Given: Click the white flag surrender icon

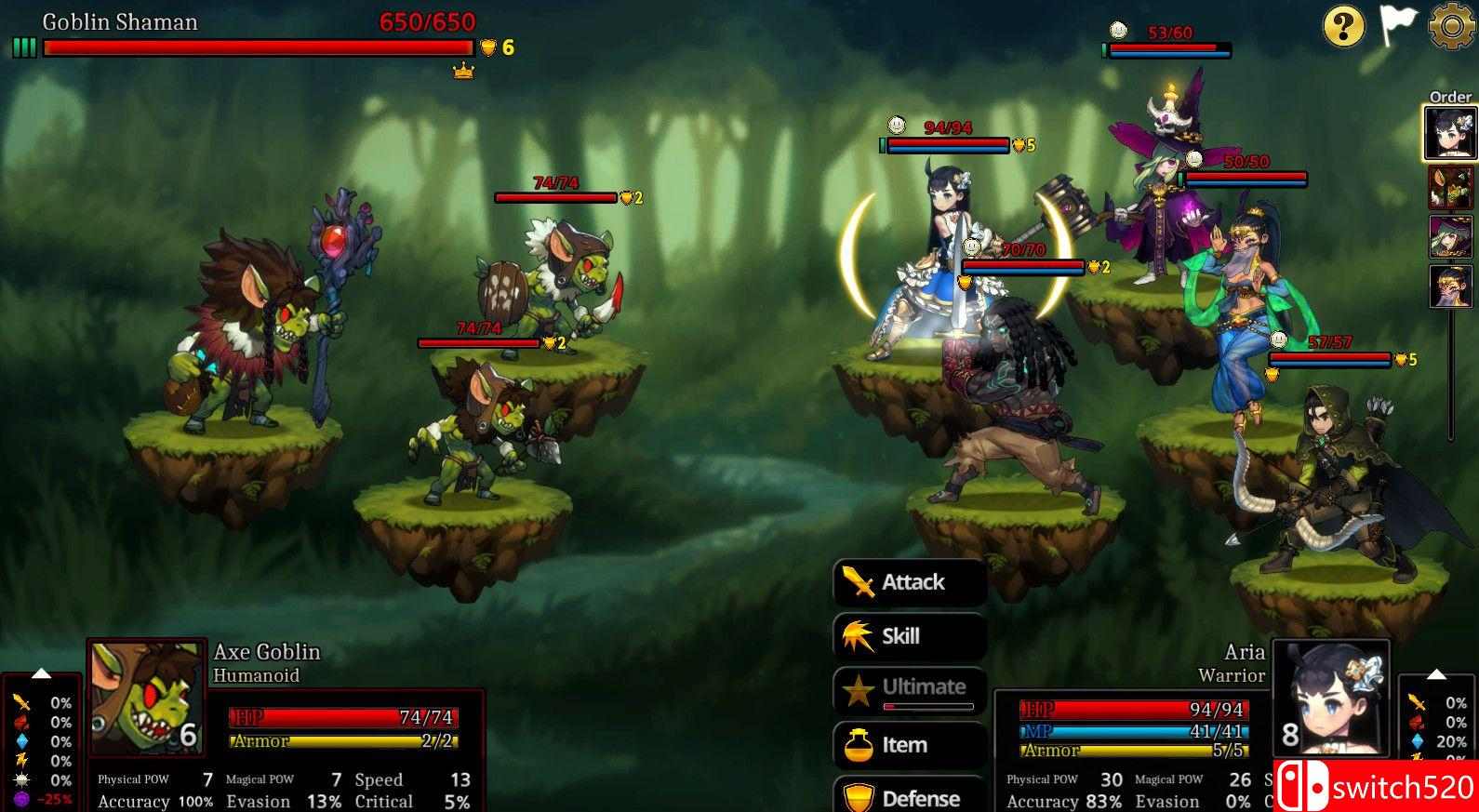Looking at the screenshot, I should pyautogui.click(x=1397, y=26).
